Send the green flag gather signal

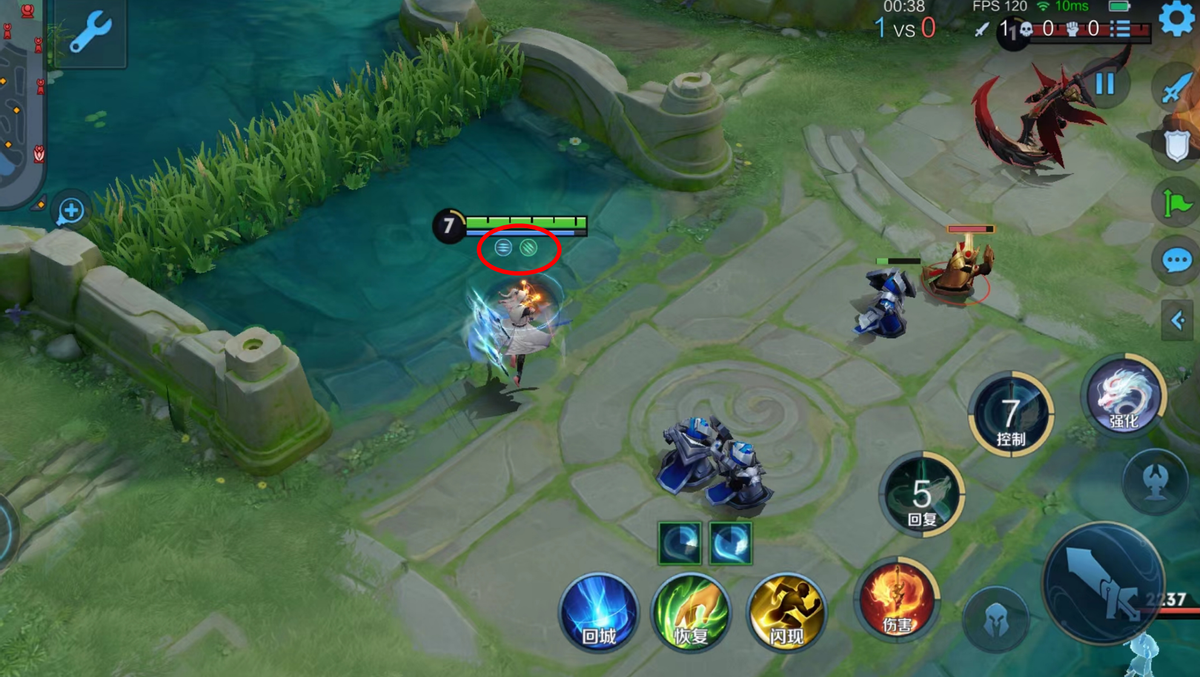pyautogui.click(x=1176, y=203)
